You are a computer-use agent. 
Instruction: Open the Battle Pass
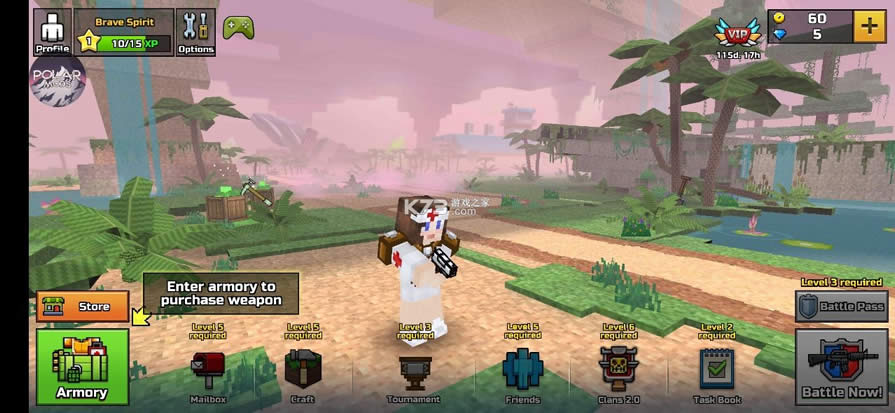click(x=841, y=306)
